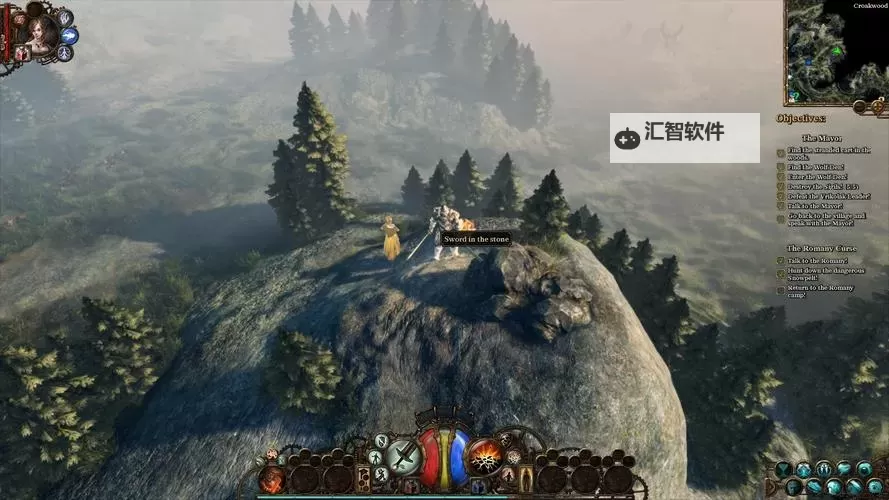Activate the fiery burst skill icon
889x500 pixels.
tap(485, 456)
